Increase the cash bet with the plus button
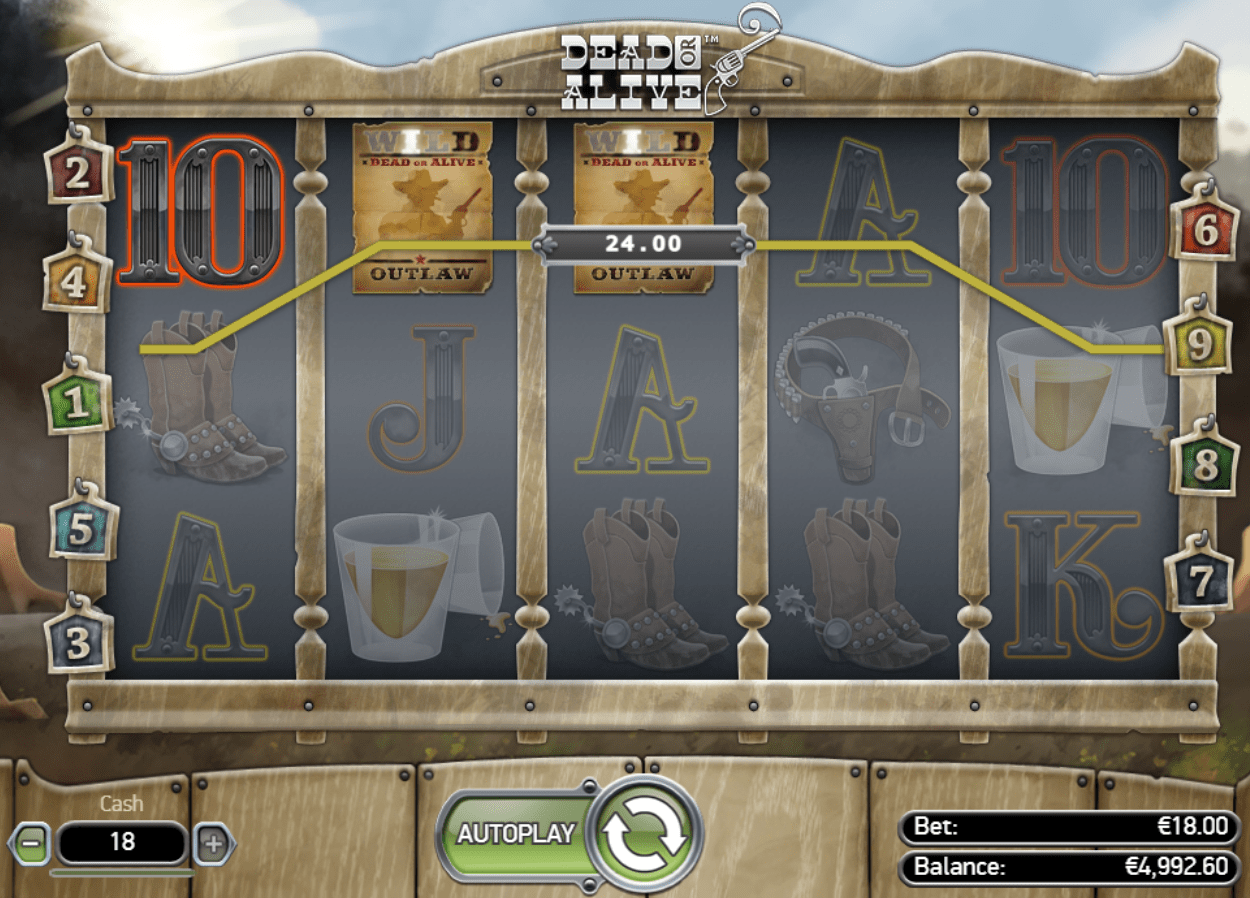This screenshot has width=1250, height=898. 213,843
